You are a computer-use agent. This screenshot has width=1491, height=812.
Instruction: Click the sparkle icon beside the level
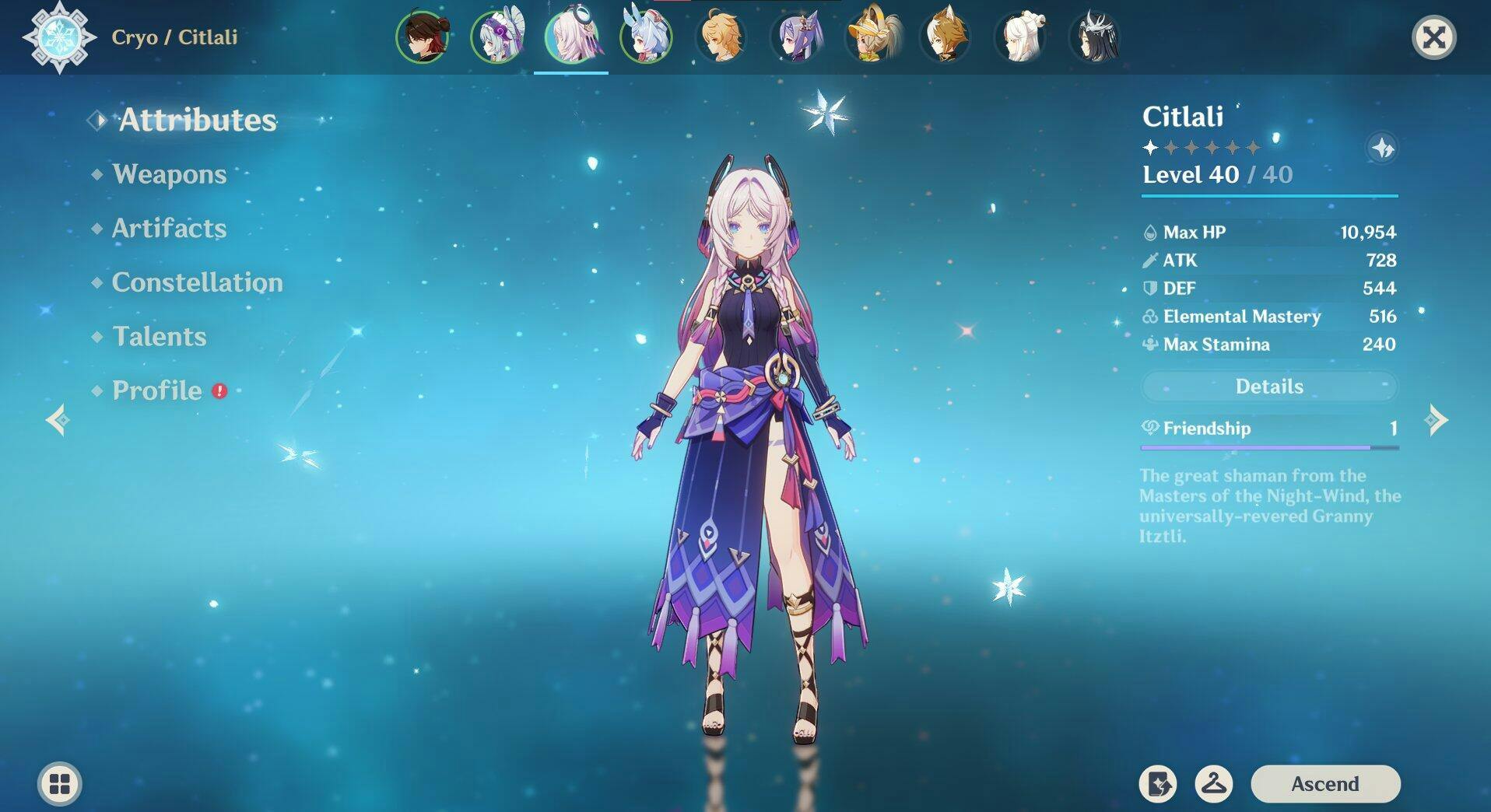click(1382, 148)
